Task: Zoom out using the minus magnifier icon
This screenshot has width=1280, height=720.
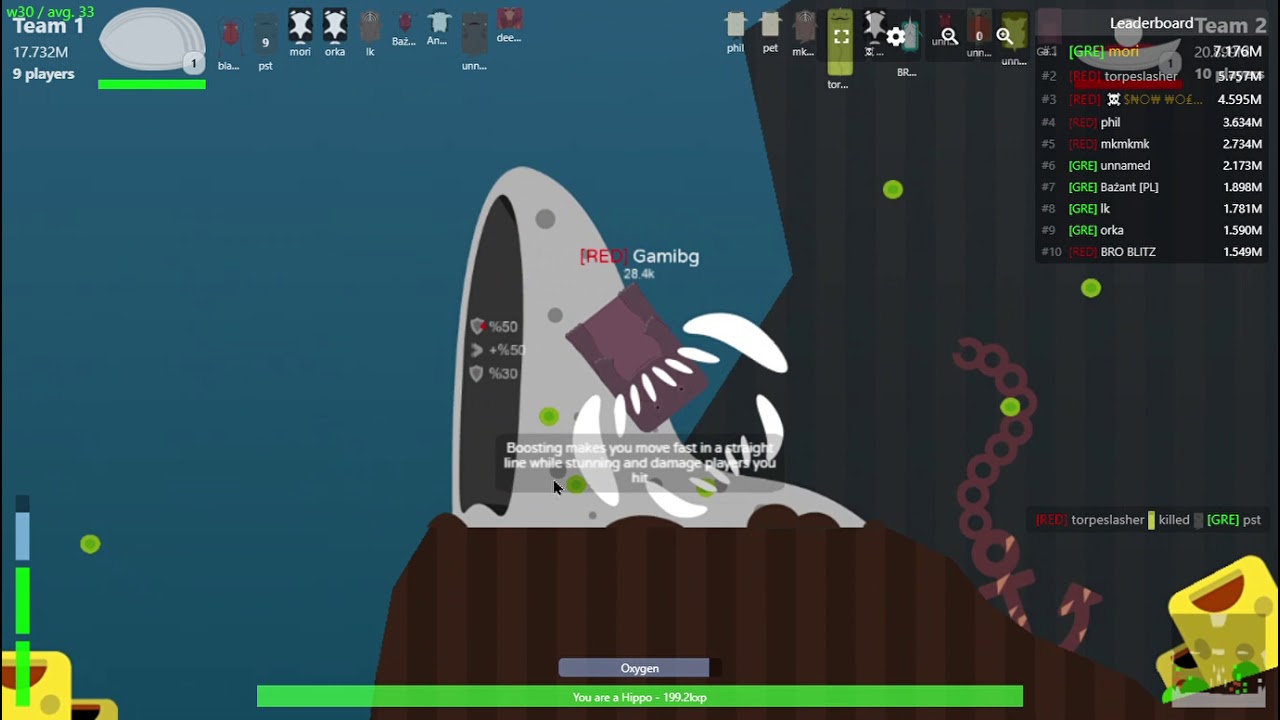Action: [948, 35]
